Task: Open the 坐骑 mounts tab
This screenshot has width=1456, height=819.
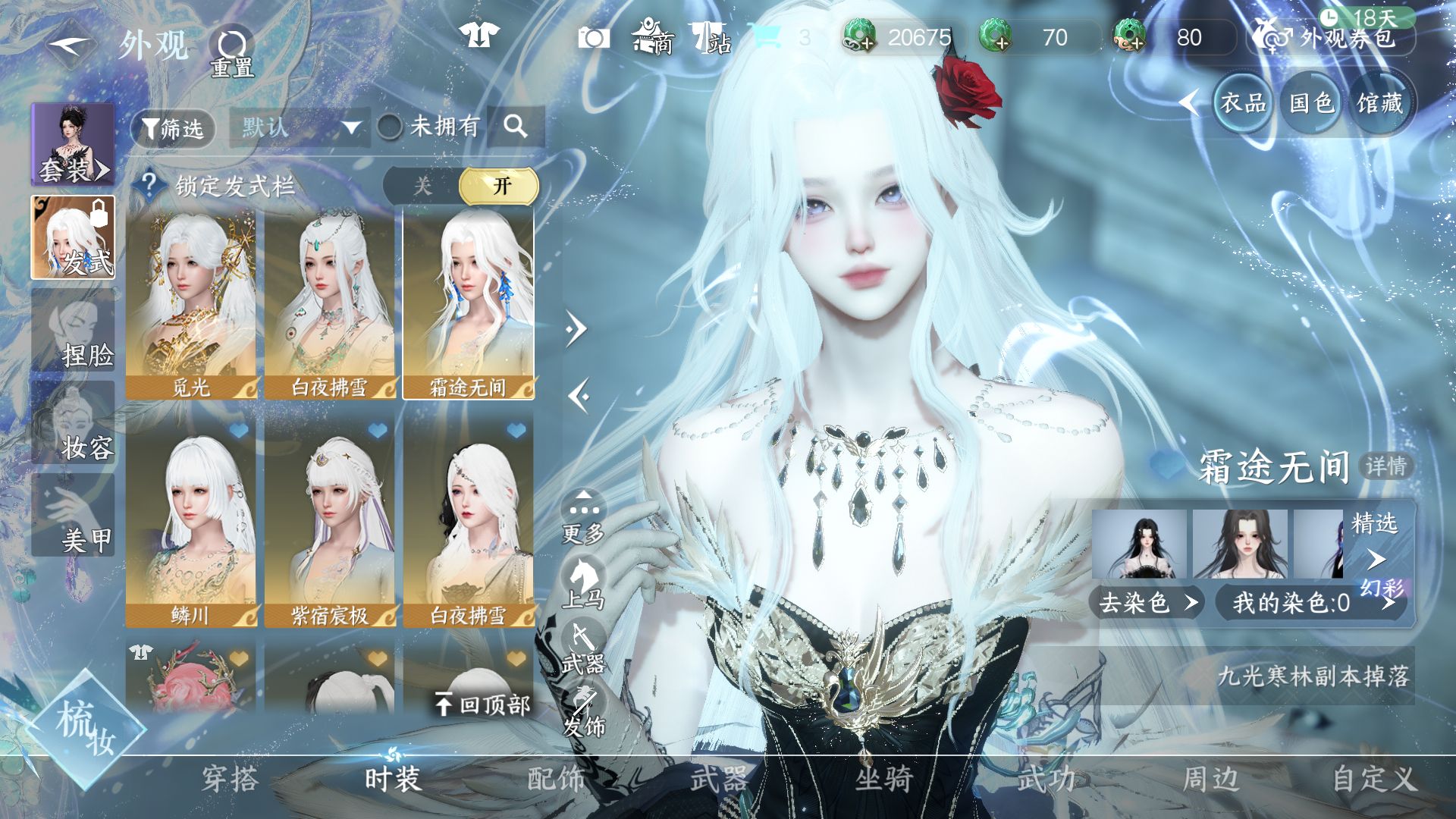Action: pyautogui.click(x=883, y=780)
